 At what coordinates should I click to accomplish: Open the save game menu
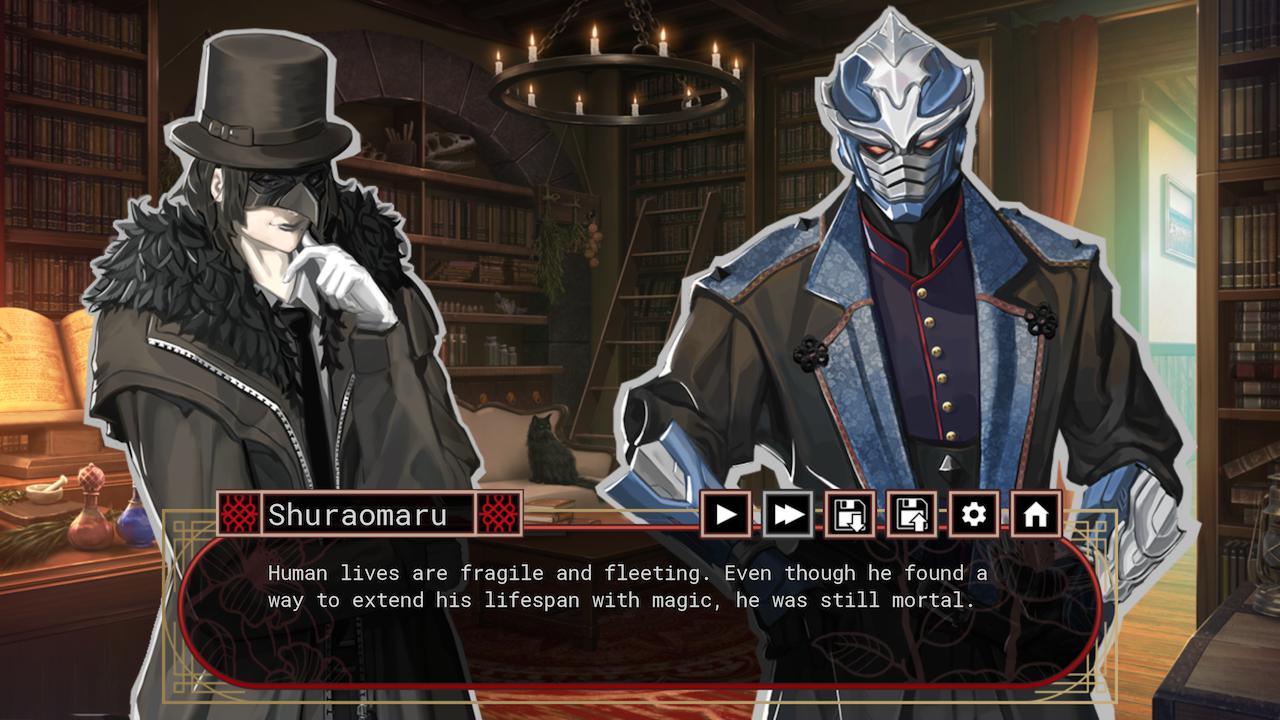click(x=850, y=513)
